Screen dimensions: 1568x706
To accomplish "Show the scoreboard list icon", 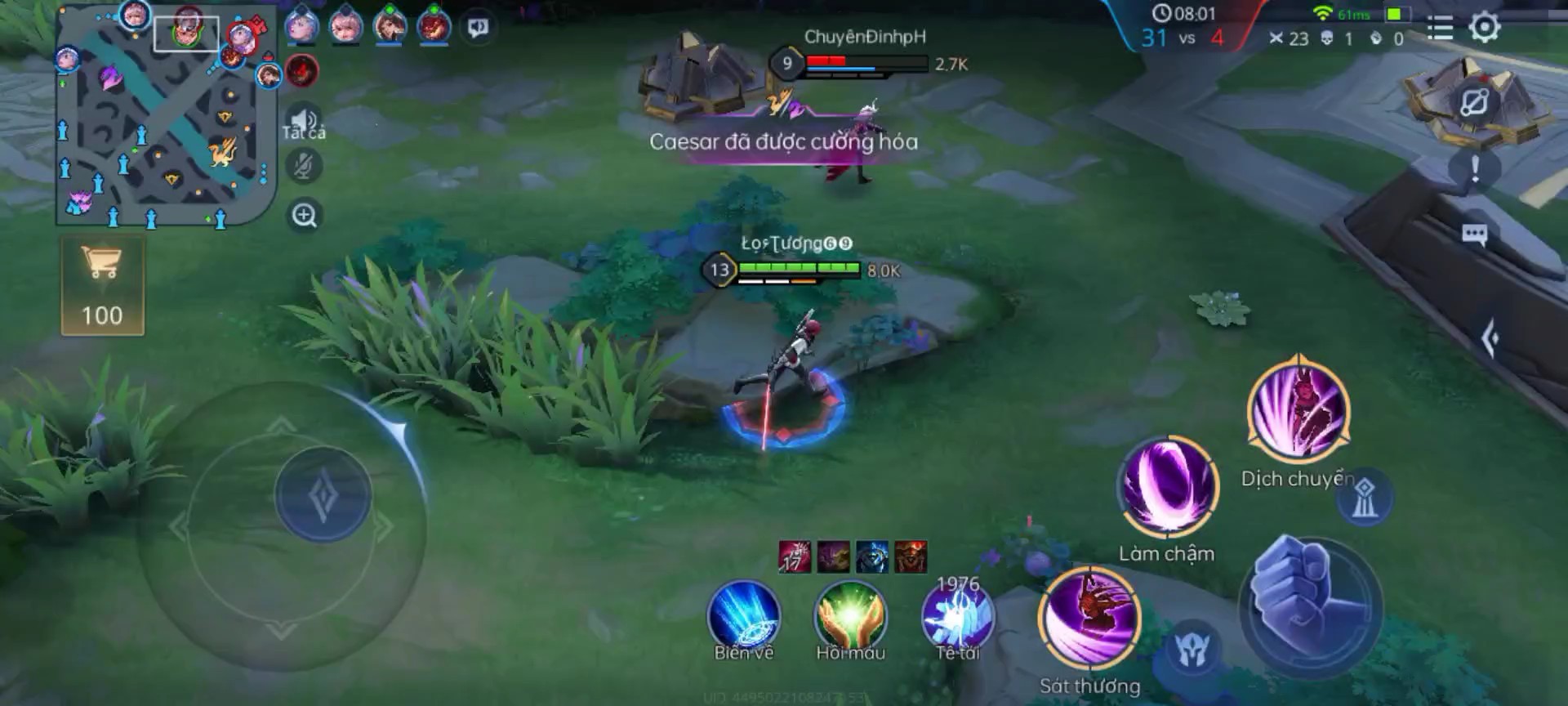I will pyautogui.click(x=1440, y=29).
